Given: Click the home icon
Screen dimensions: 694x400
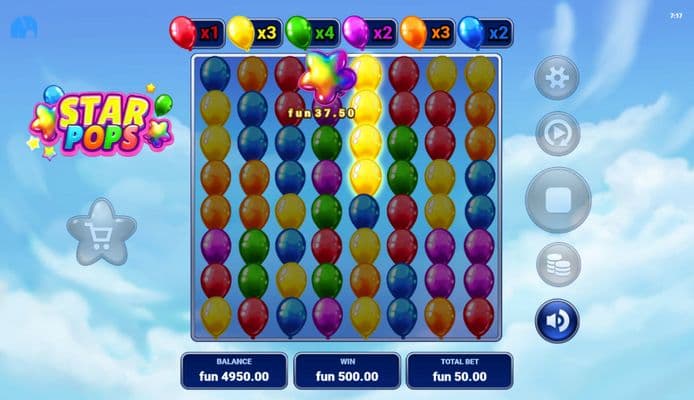Looking at the screenshot, I should pyautogui.click(x=21, y=29).
